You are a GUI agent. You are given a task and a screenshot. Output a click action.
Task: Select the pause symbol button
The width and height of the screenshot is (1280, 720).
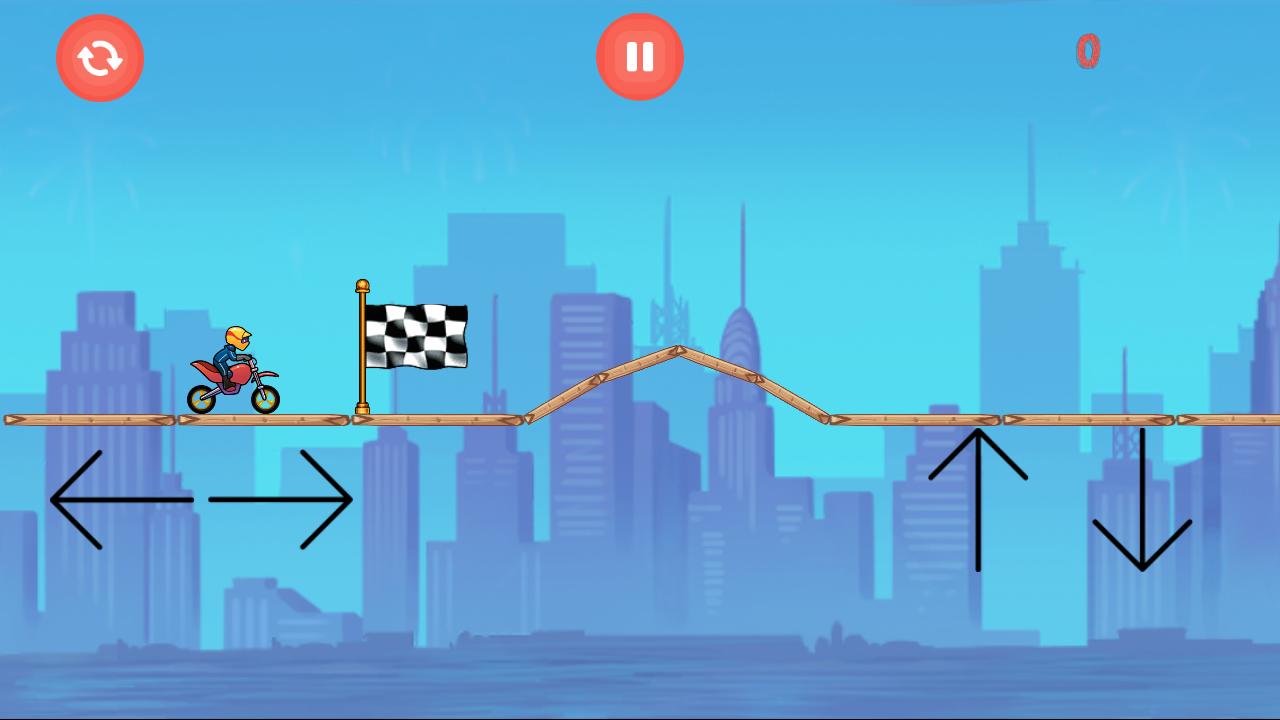[x=639, y=57]
